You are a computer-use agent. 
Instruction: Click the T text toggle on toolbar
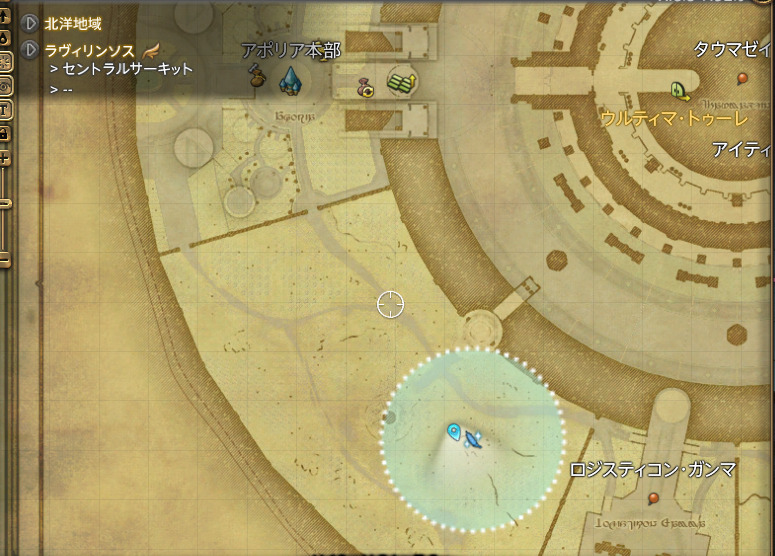point(4,108)
